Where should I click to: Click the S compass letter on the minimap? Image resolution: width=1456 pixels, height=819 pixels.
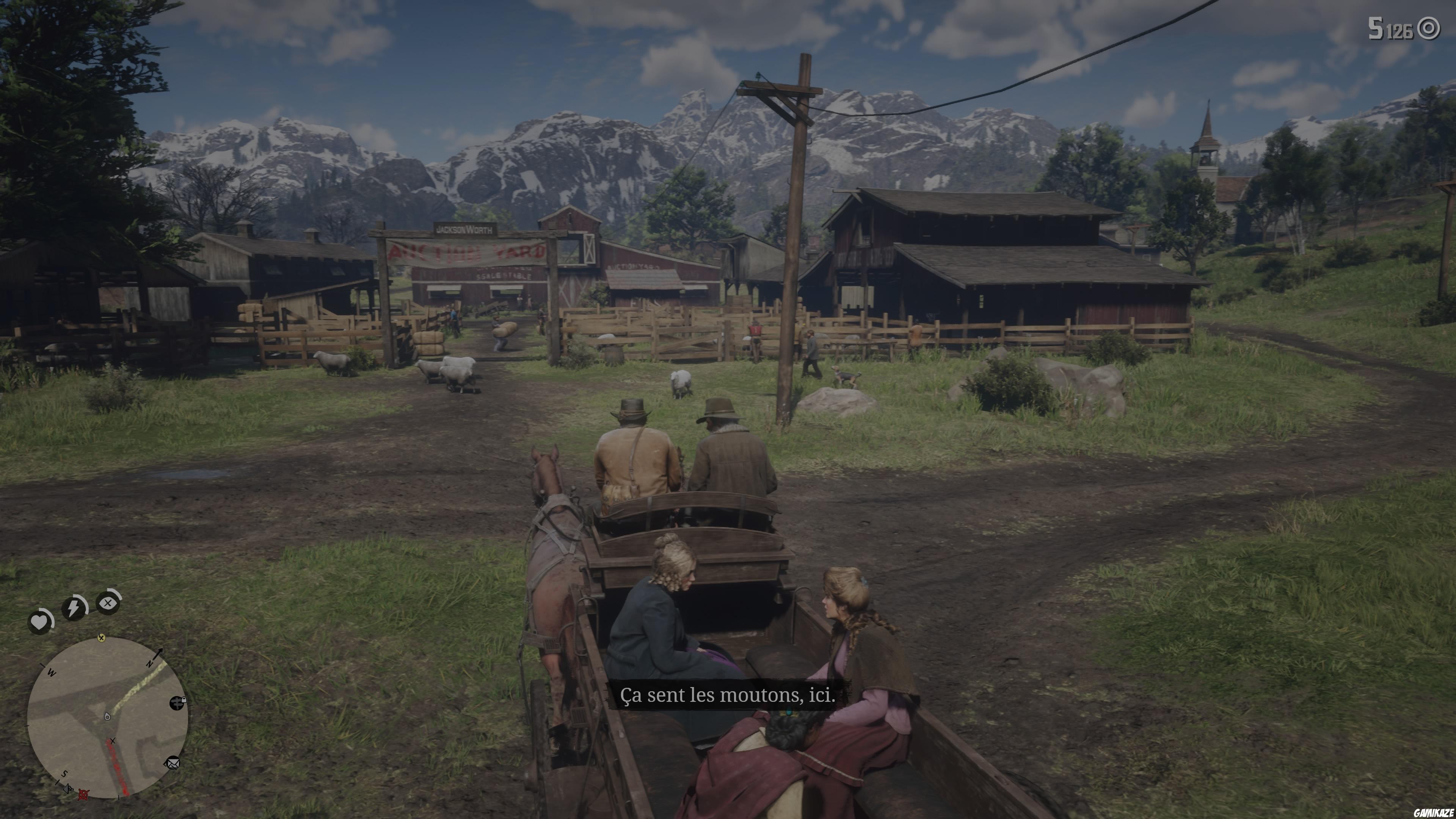pos(64,774)
